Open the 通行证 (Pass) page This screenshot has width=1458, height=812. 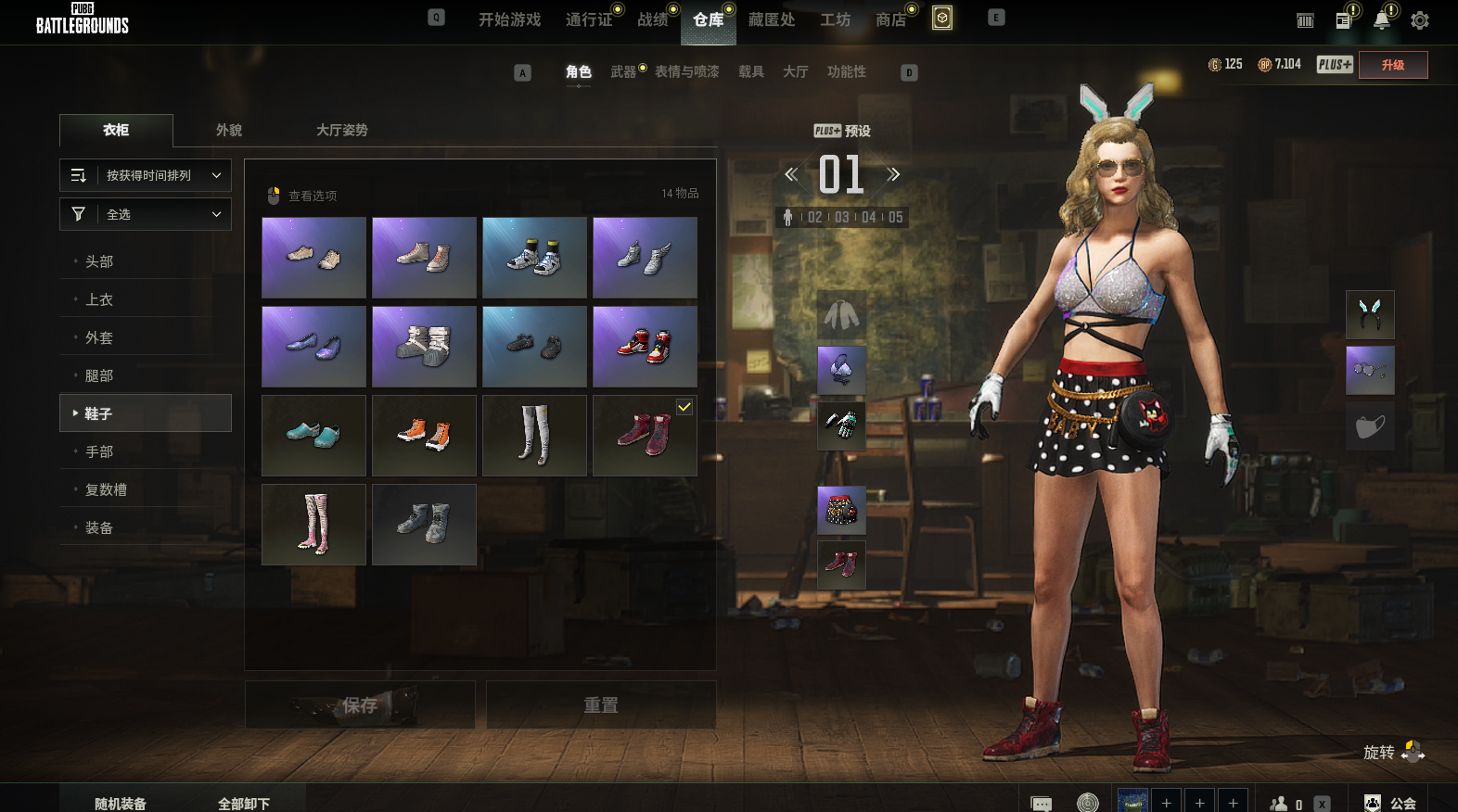tap(589, 20)
